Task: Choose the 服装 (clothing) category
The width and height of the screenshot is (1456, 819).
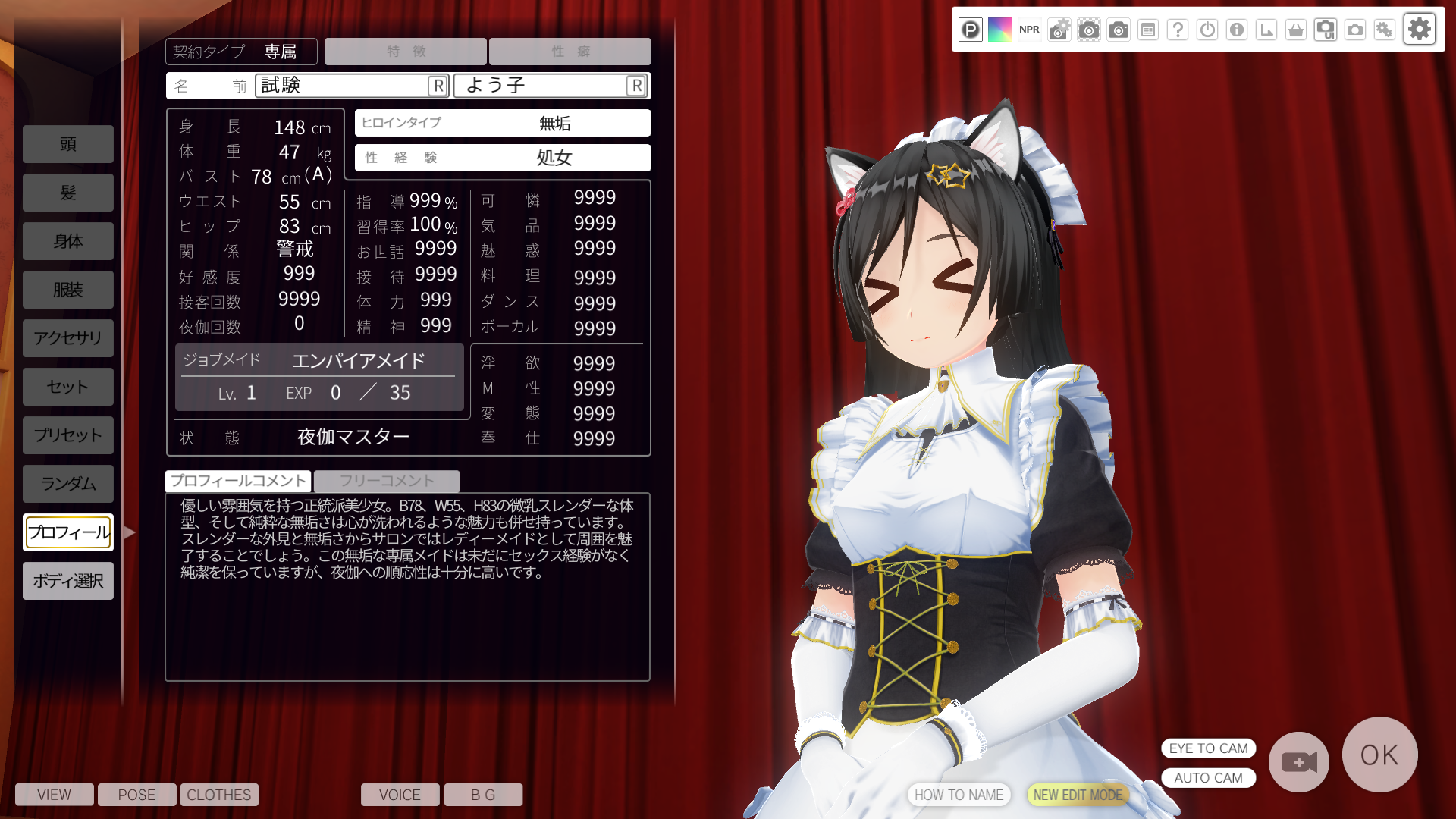Action: [x=68, y=290]
